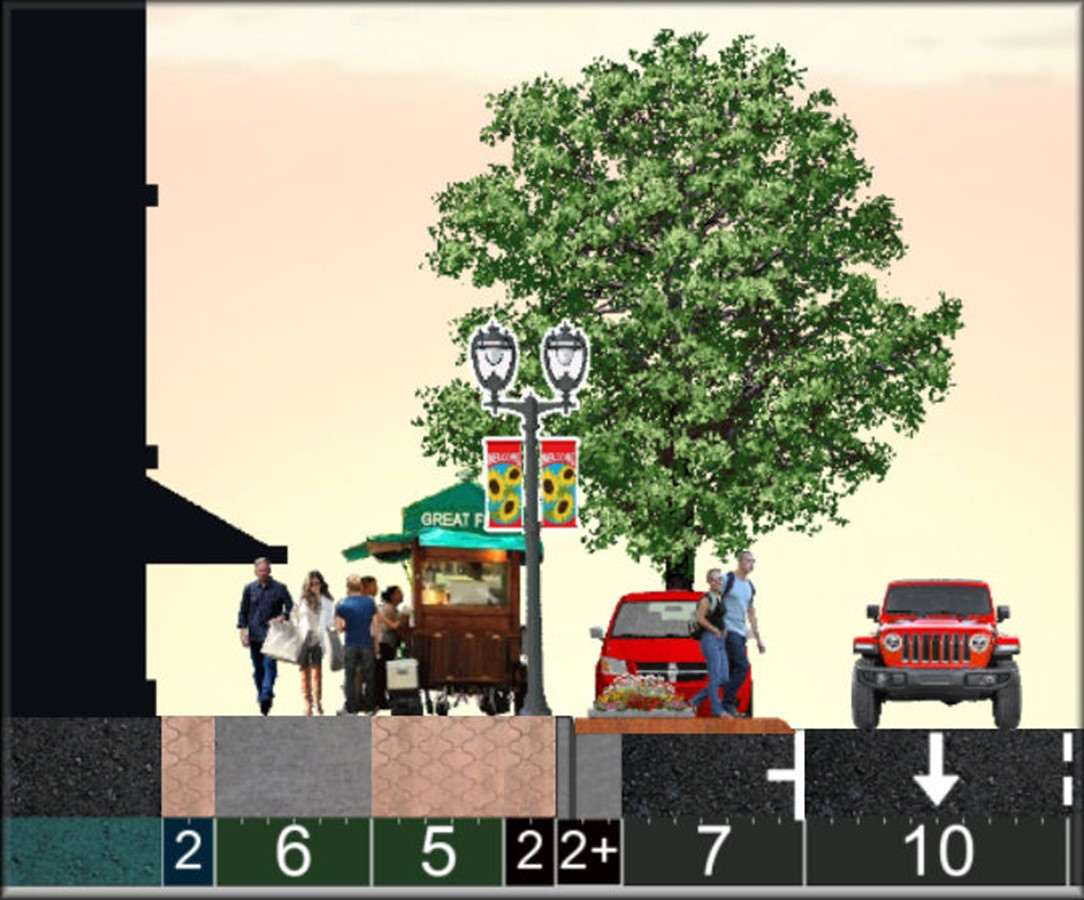Select the 5-foot green width segment
The width and height of the screenshot is (1084, 900).
point(438,851)
